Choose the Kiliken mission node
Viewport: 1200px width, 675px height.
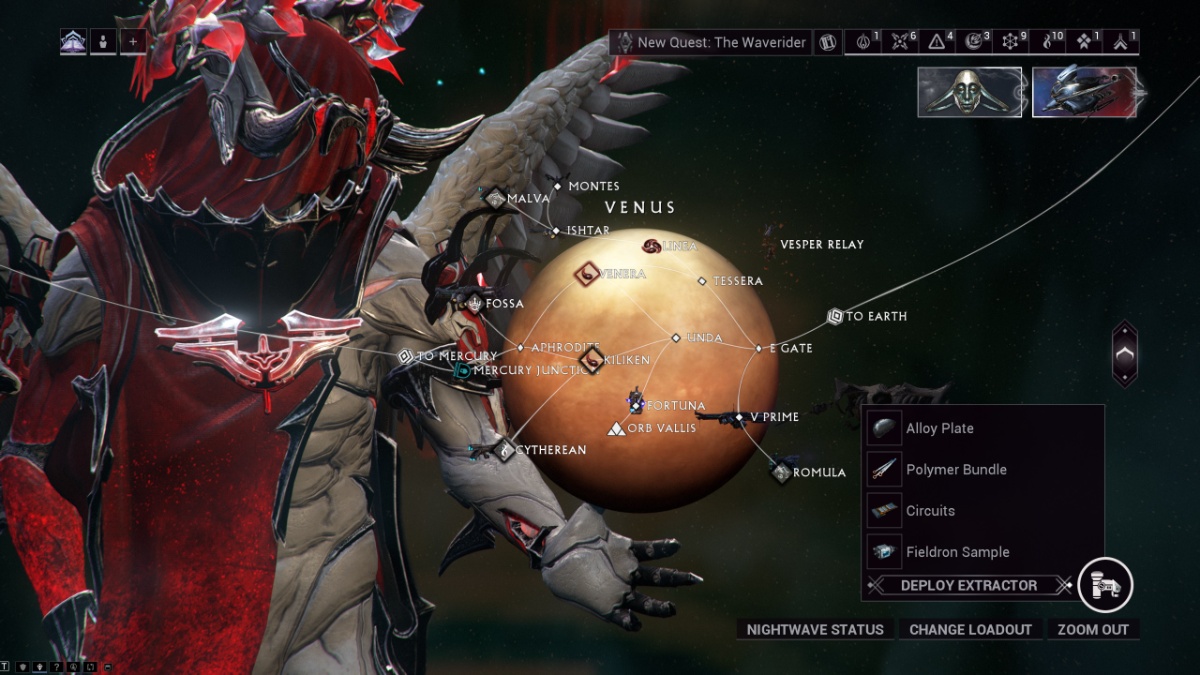pyautogui.click(x=592, y=358)
